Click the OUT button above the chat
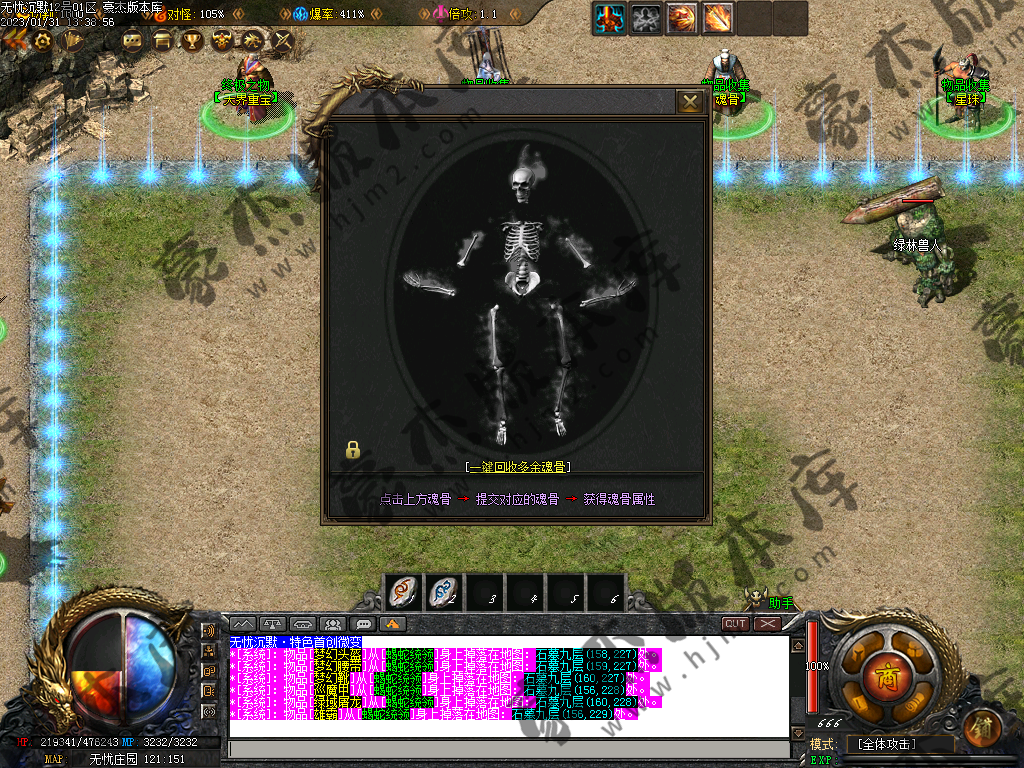This screenshot has width=1024, height=768. 735,624
